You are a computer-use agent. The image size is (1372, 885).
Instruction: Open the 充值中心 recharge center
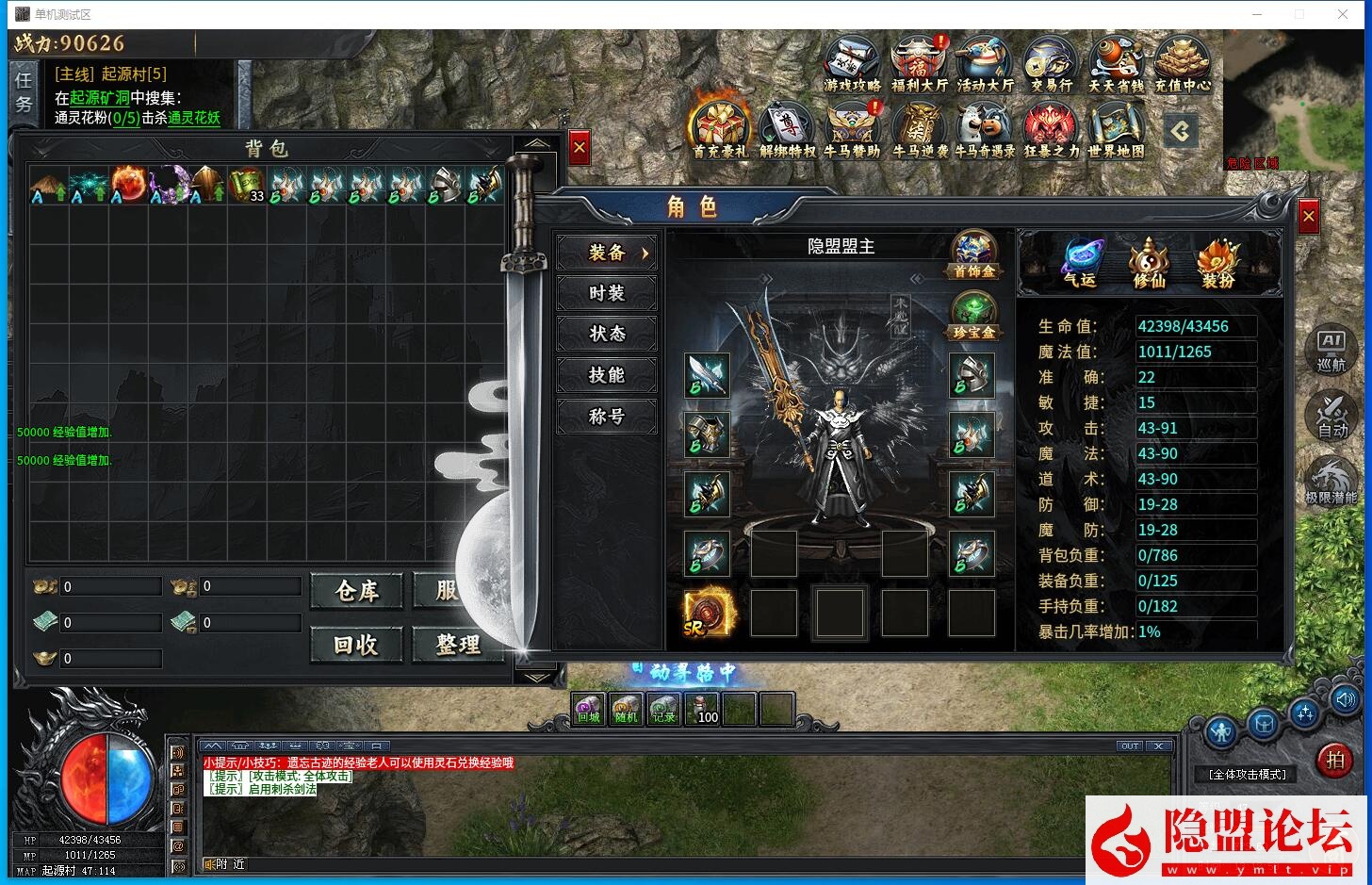tap(1182, 64)
